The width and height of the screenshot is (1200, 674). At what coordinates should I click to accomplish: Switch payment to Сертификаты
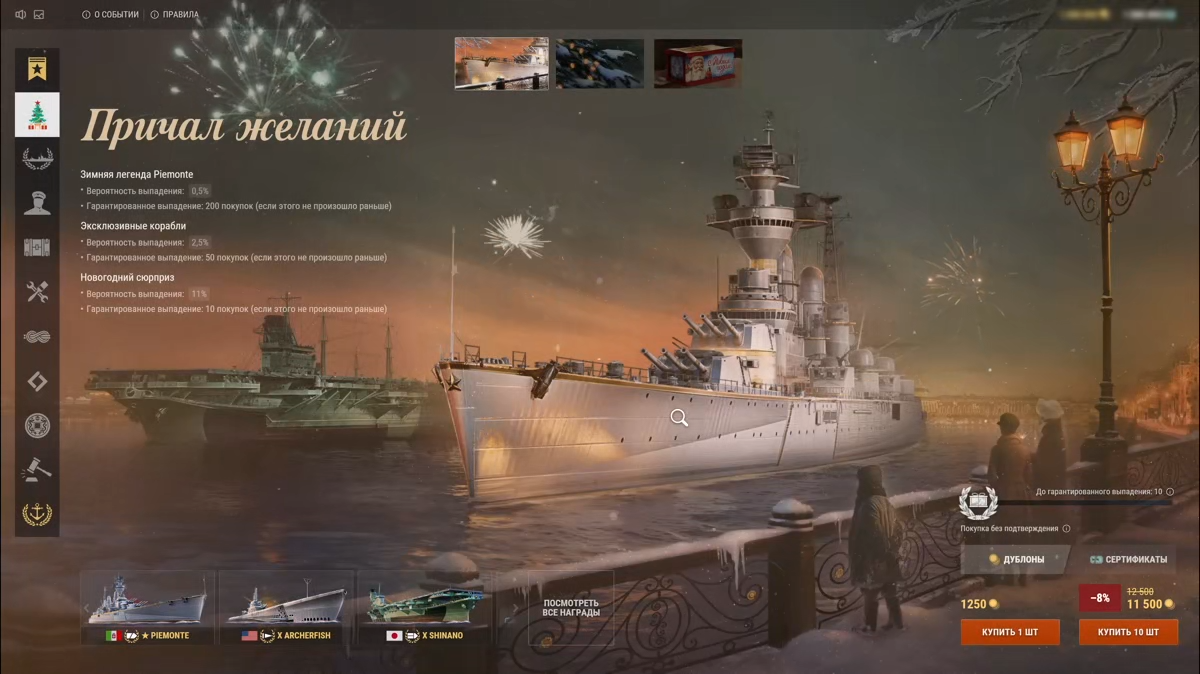tap(1128, 560)
